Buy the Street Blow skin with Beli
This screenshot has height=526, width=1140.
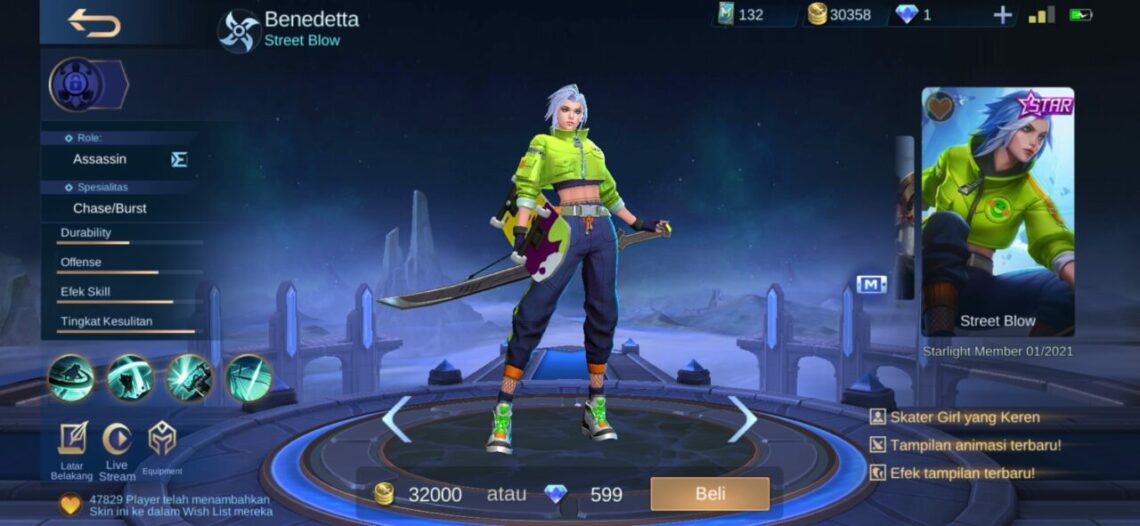click(709, 494)
